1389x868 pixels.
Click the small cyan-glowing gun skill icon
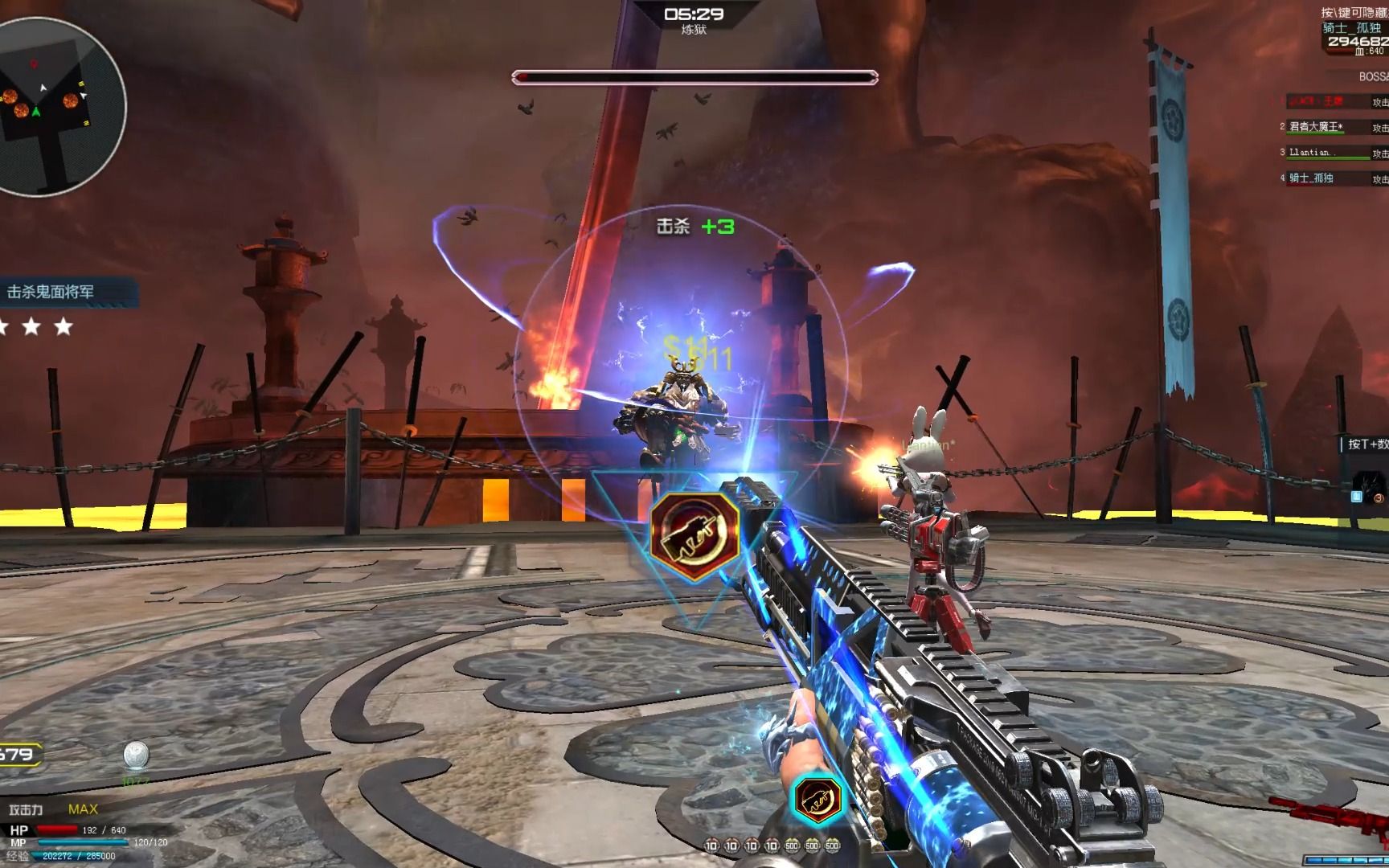(817, 798)
